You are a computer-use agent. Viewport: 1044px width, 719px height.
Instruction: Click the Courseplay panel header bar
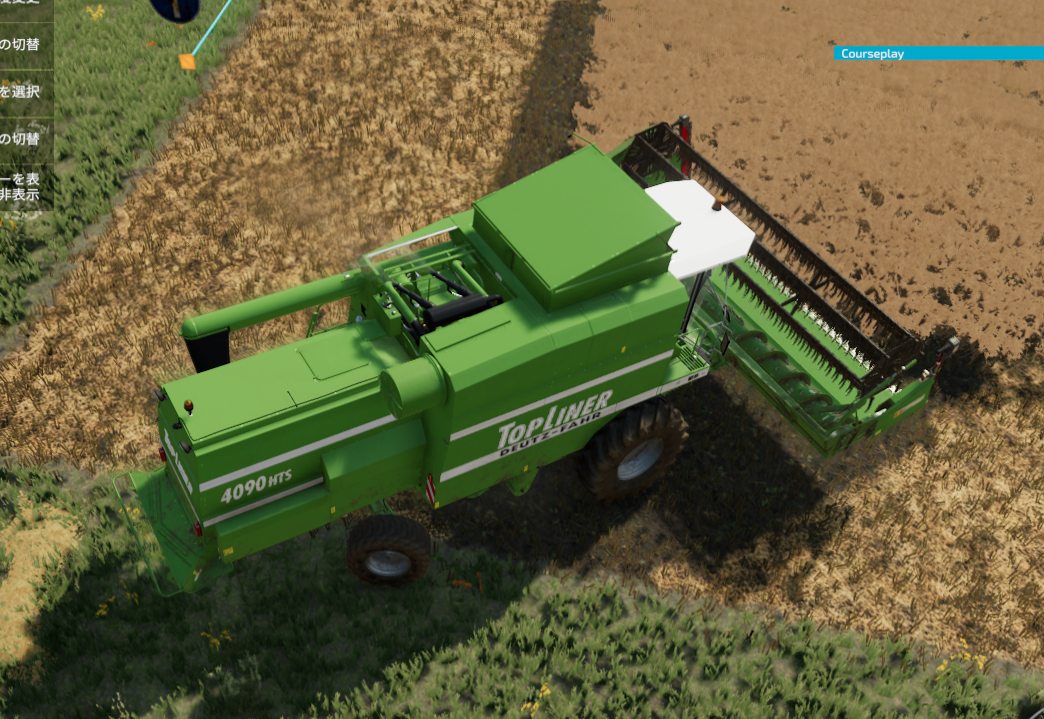938,54
